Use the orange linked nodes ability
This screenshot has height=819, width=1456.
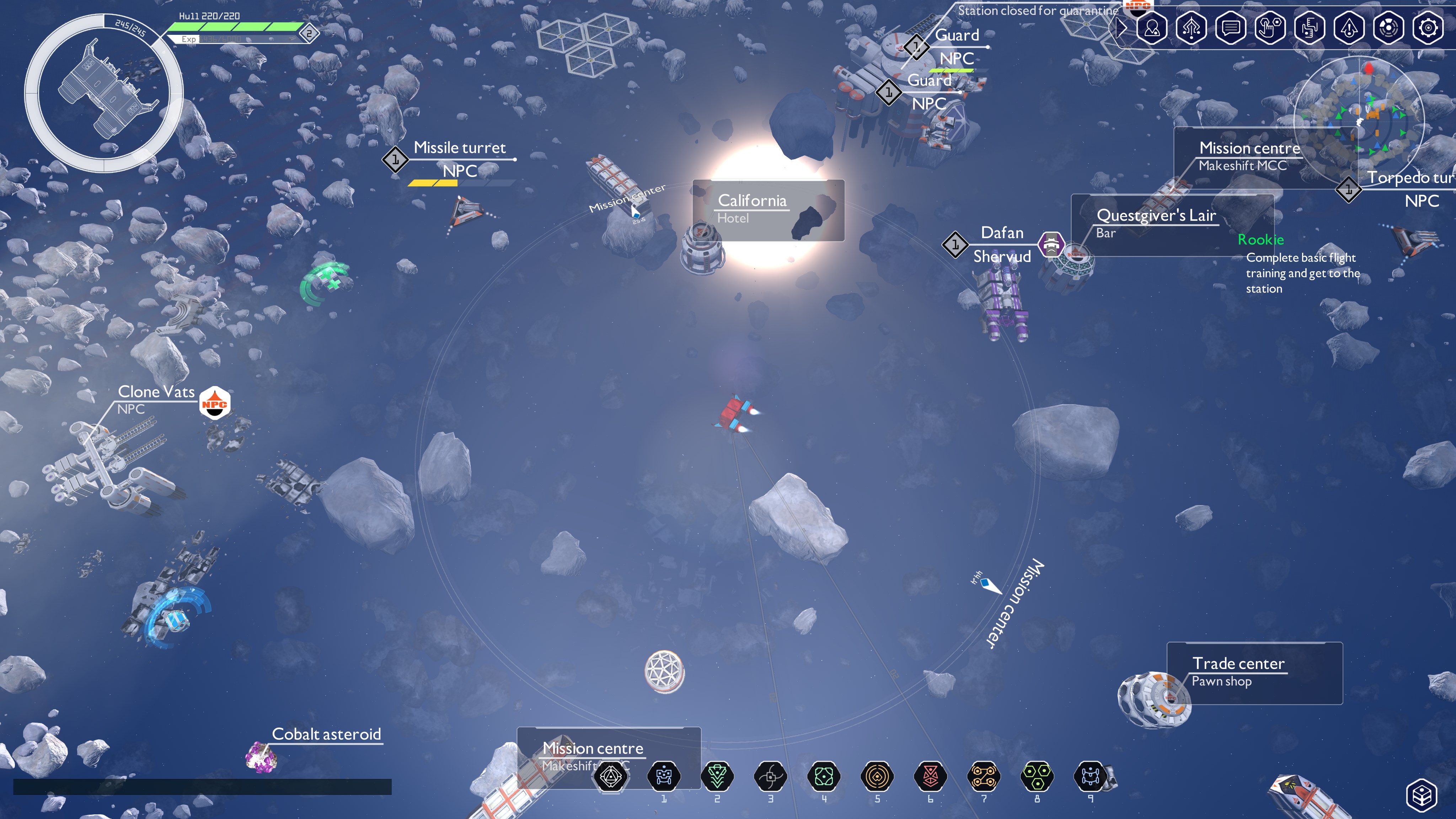[x=984, y=777]
